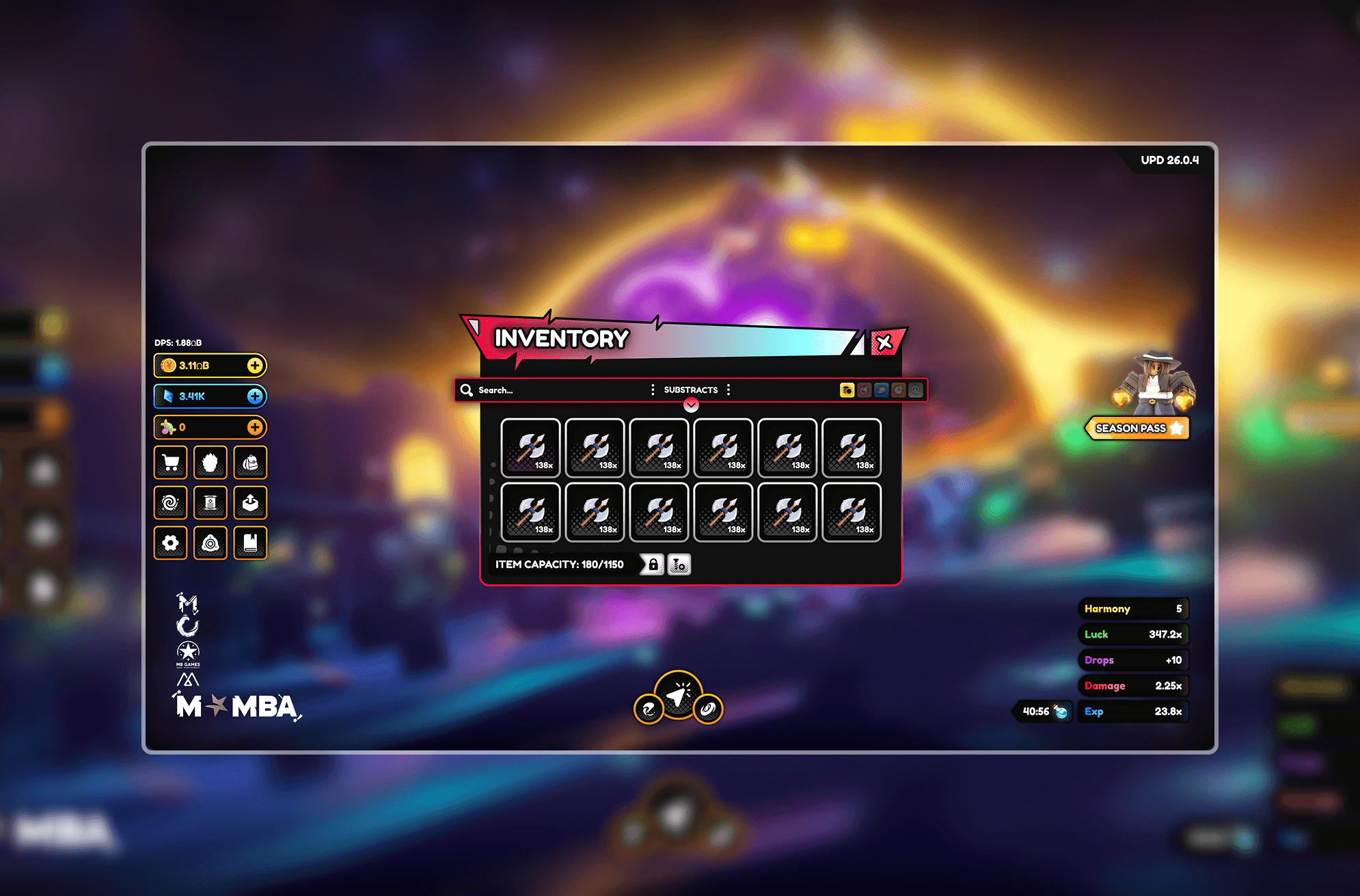Toggle the sort button next to the lock
The width and height of the screenshot is (1360, 896).
click(x=678, y=564)
